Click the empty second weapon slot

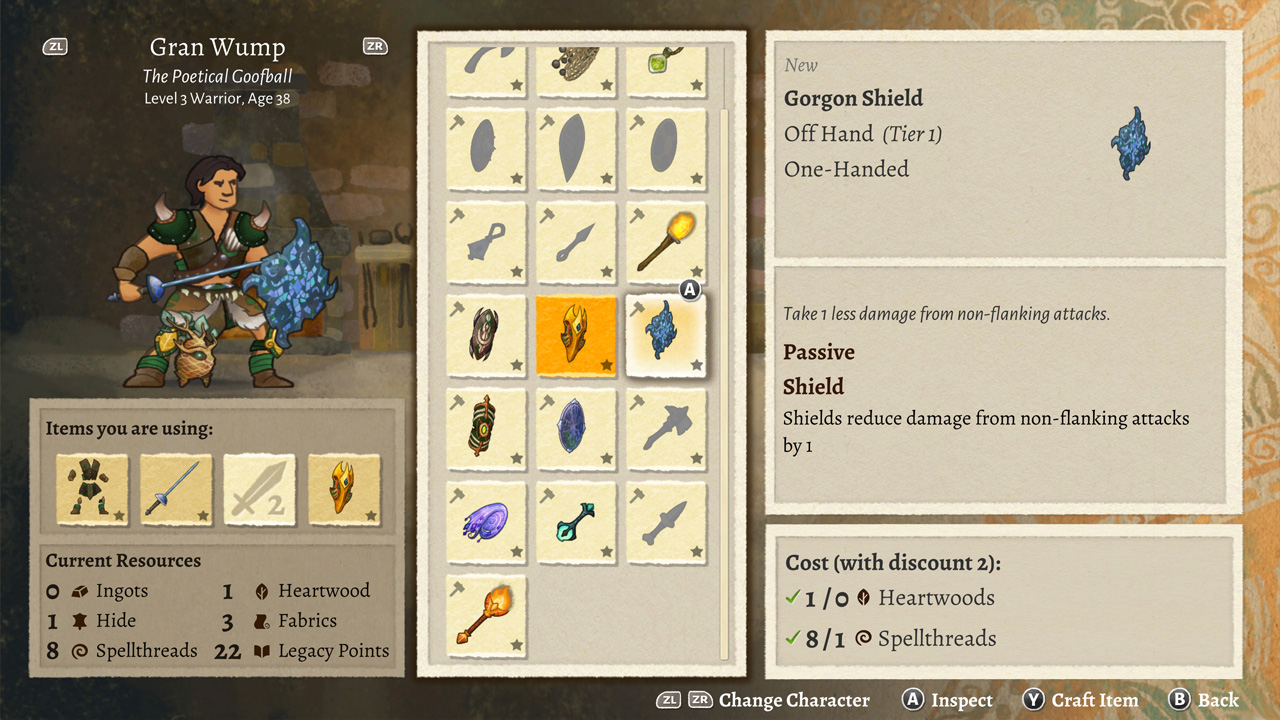point(259,490)
